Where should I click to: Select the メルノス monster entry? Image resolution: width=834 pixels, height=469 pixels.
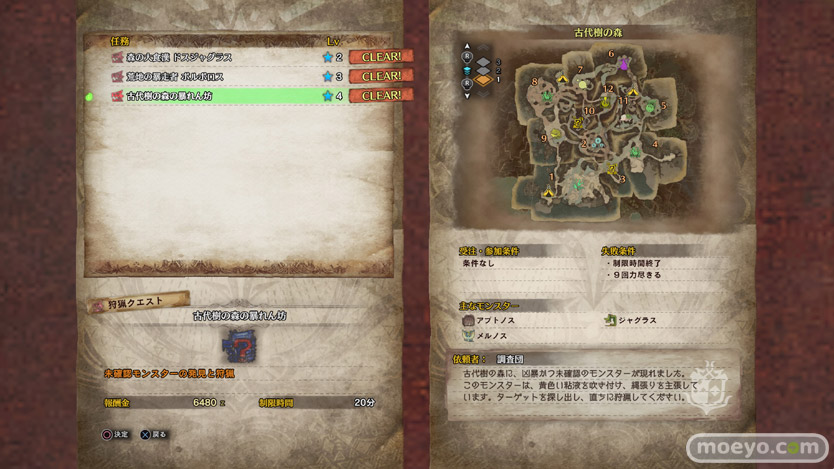tap(494, 337)
